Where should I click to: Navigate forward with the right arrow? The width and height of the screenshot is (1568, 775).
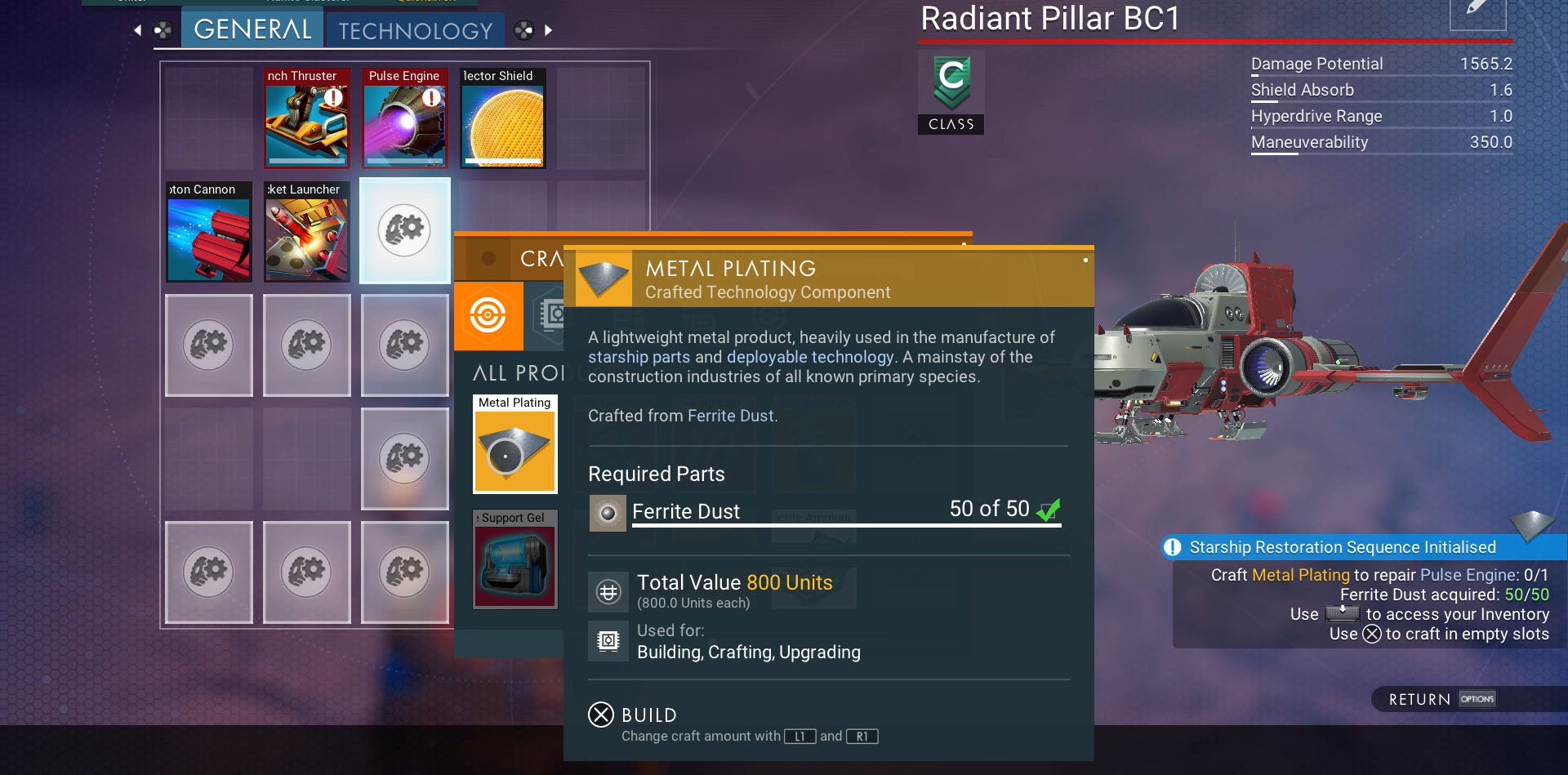549,29
